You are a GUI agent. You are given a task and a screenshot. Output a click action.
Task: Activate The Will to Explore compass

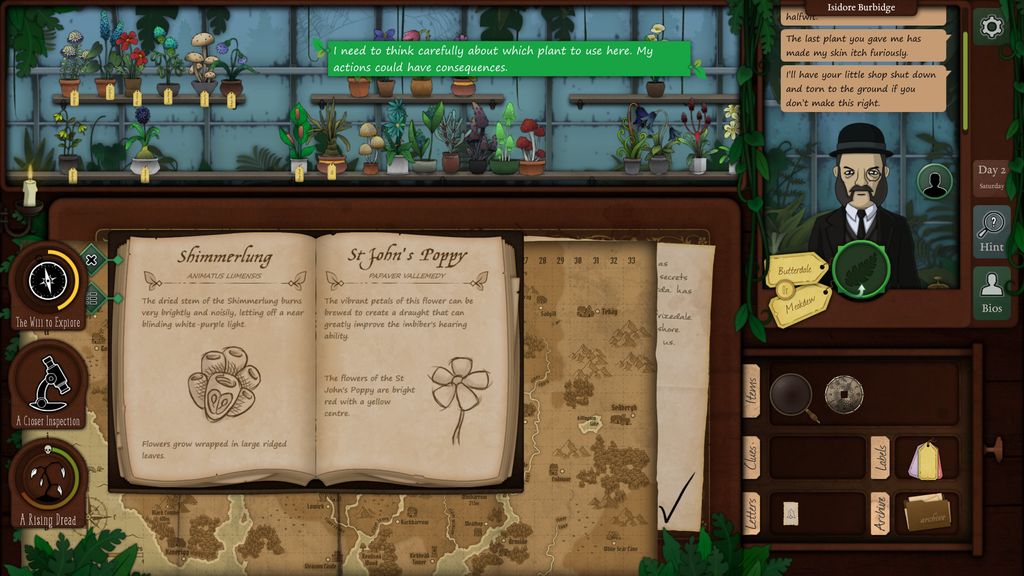coord(47,283)
